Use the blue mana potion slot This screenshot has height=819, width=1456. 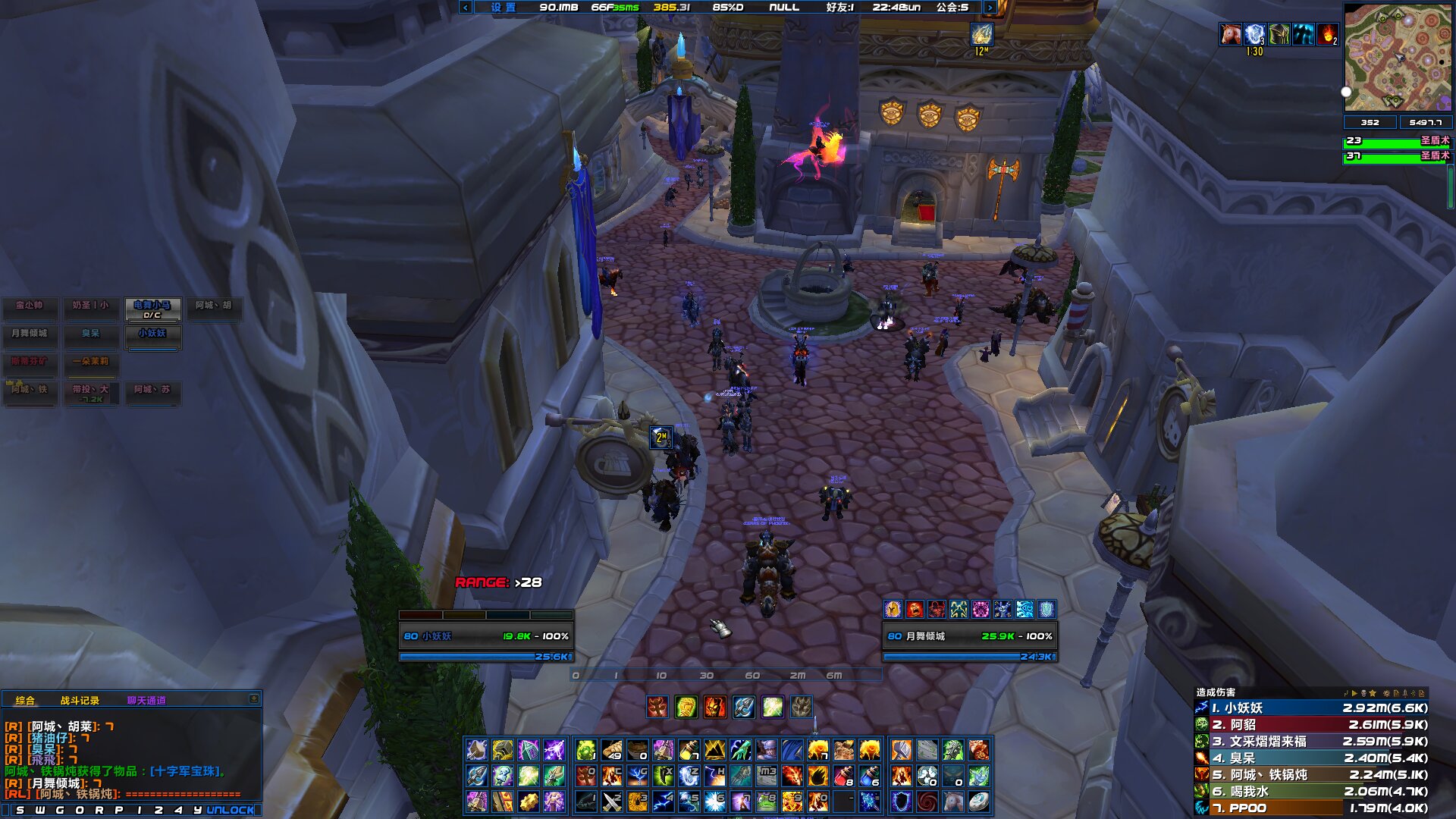click(870, 776)
